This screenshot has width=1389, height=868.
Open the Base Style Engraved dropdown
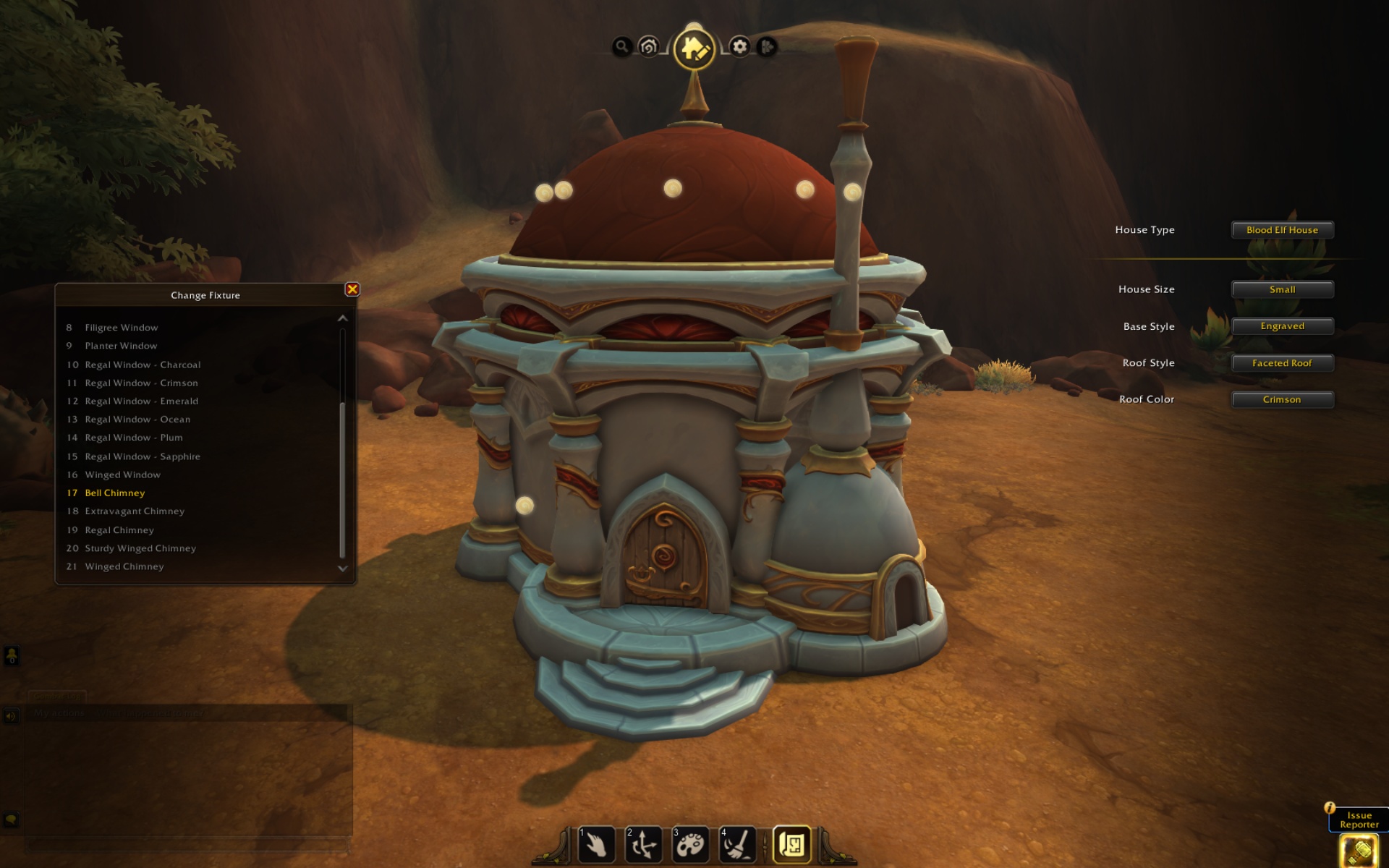[1282, 326]
